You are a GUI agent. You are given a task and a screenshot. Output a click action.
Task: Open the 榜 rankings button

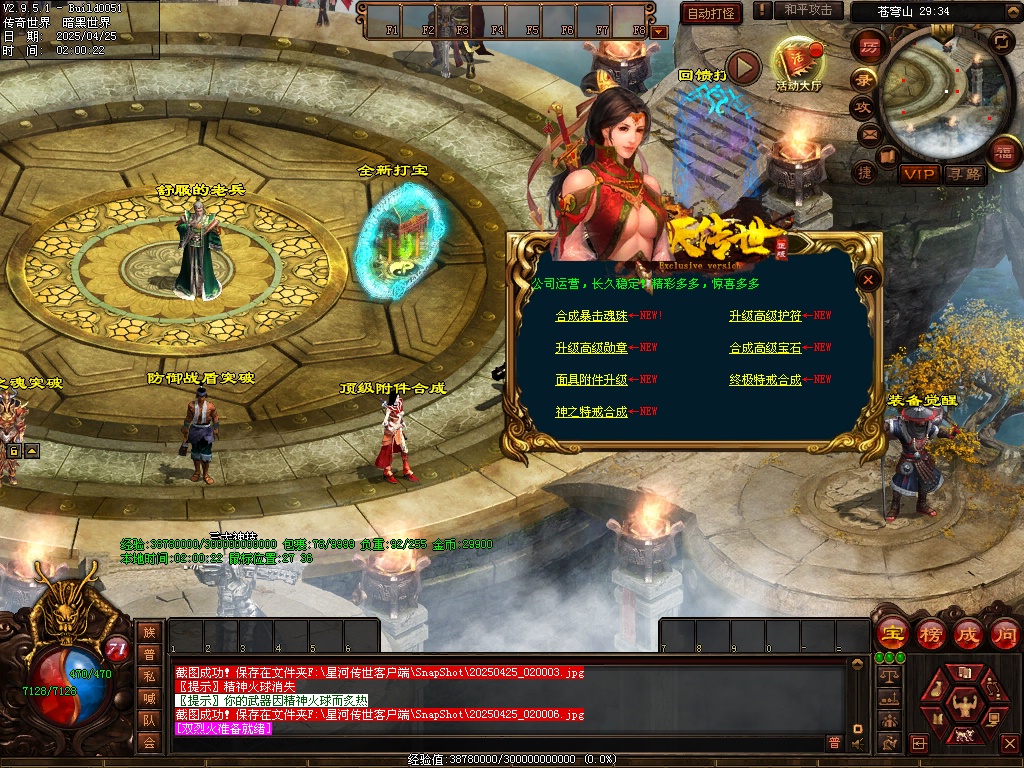[930, 633]
